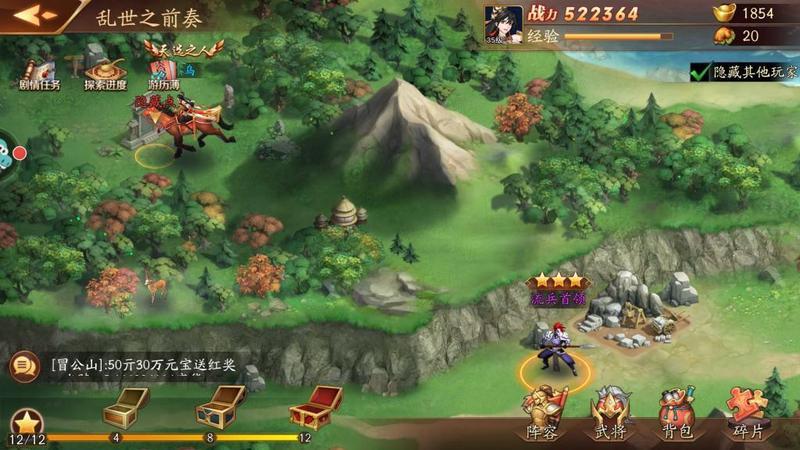Show the 探索进度 exploration progress
Image resolution: width=800 pixels, height=450 pixels.
click(x=105, y=72)
